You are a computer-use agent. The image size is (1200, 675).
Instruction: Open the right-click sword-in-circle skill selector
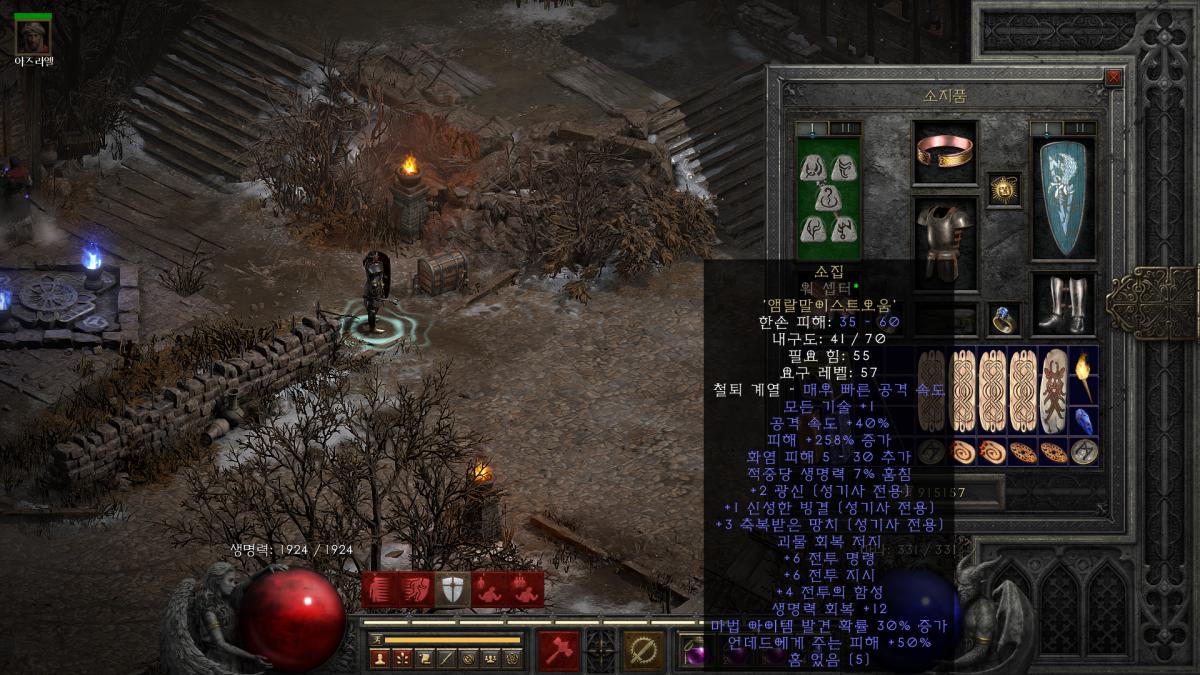pos(644,651)
